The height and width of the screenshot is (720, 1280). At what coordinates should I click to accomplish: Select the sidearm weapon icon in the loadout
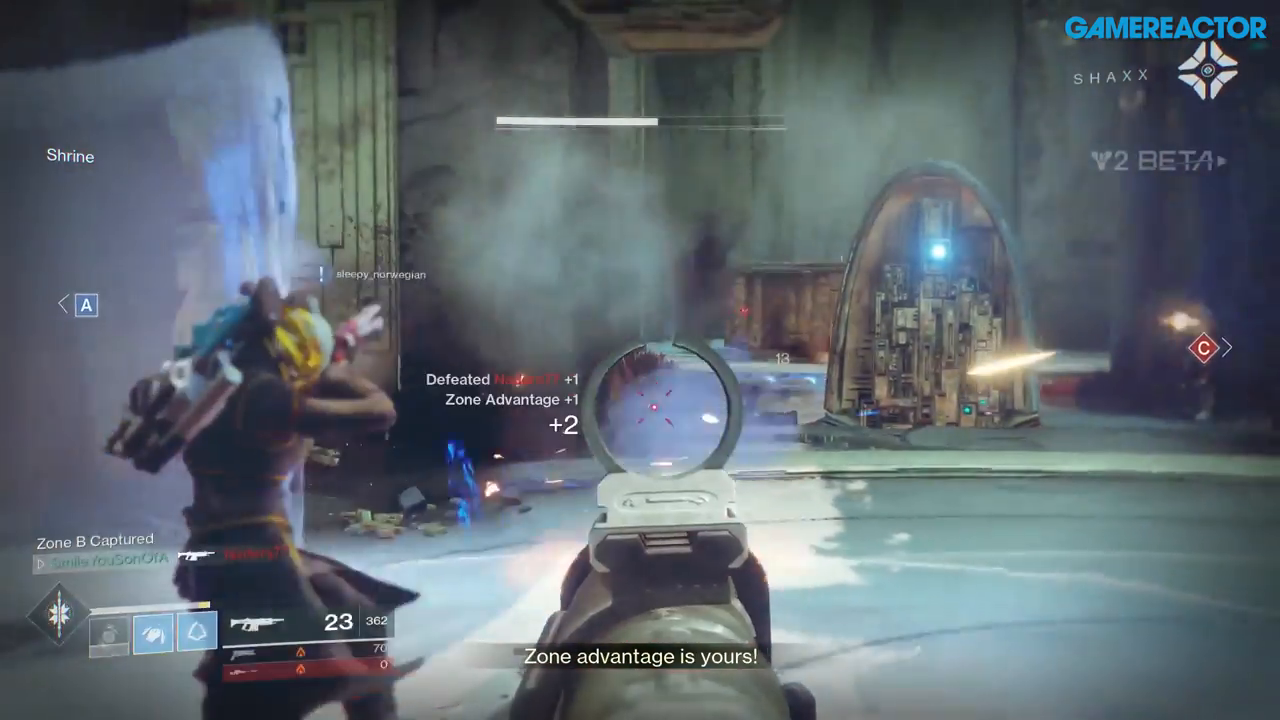coord(245,655)
